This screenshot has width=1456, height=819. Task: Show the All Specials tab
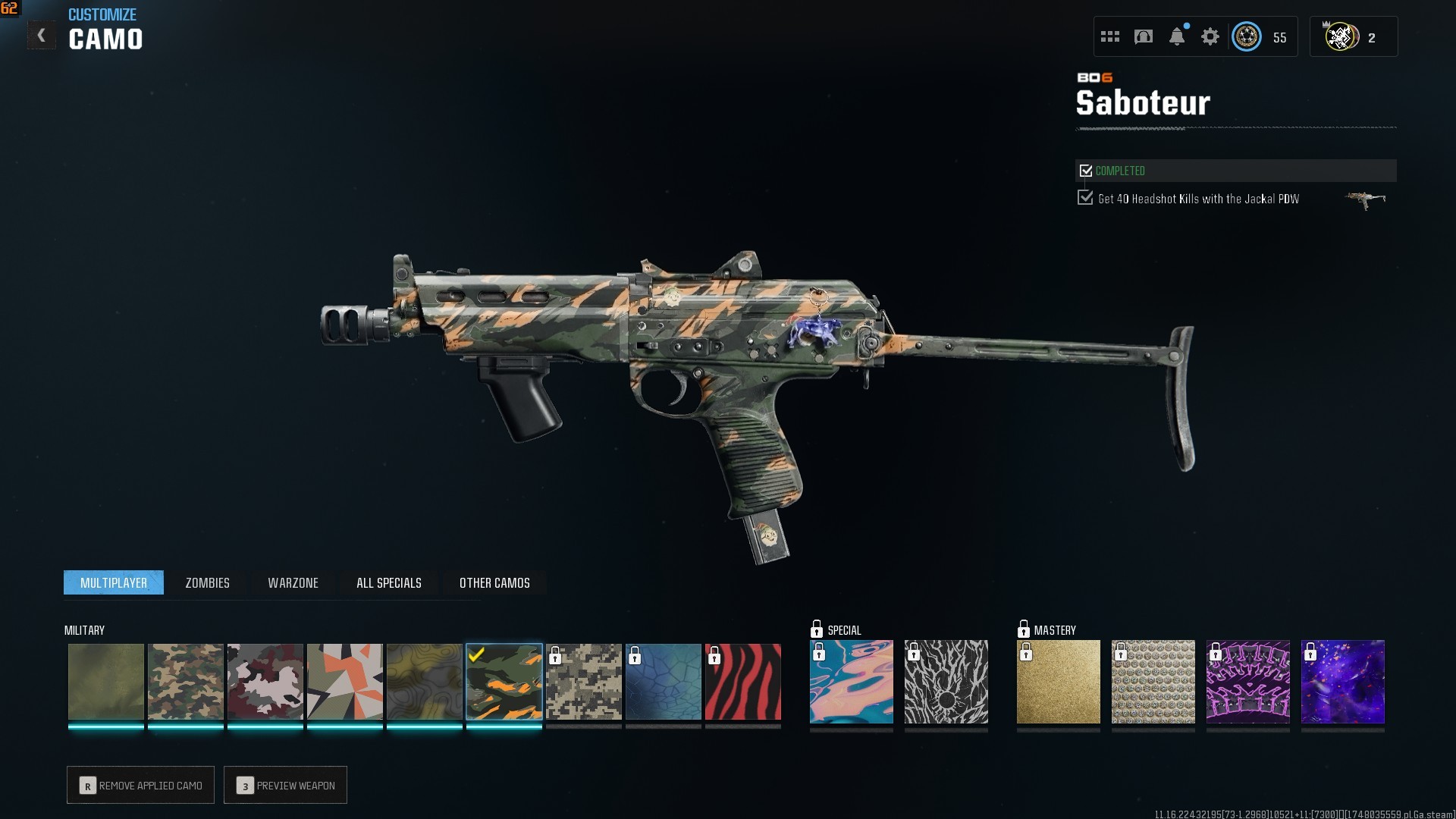[388, 582]
